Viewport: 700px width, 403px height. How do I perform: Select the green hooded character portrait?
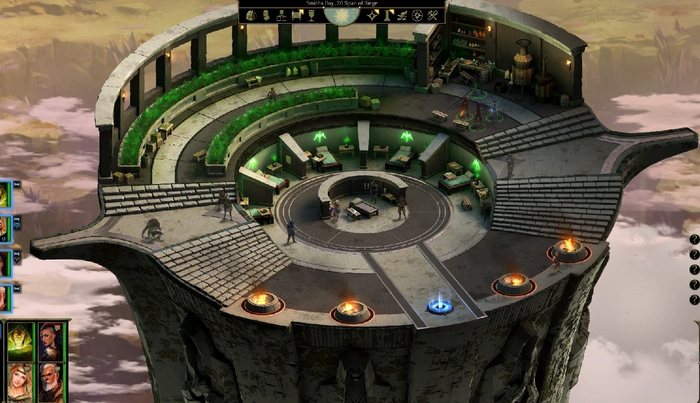(19, 342)
